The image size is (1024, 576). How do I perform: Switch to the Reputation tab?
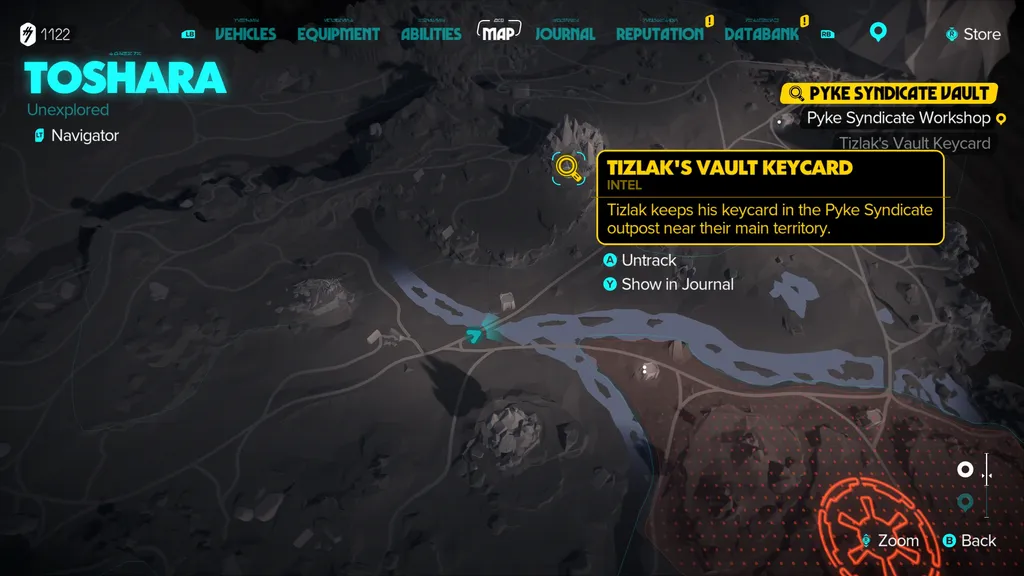[x=659, y=33]
